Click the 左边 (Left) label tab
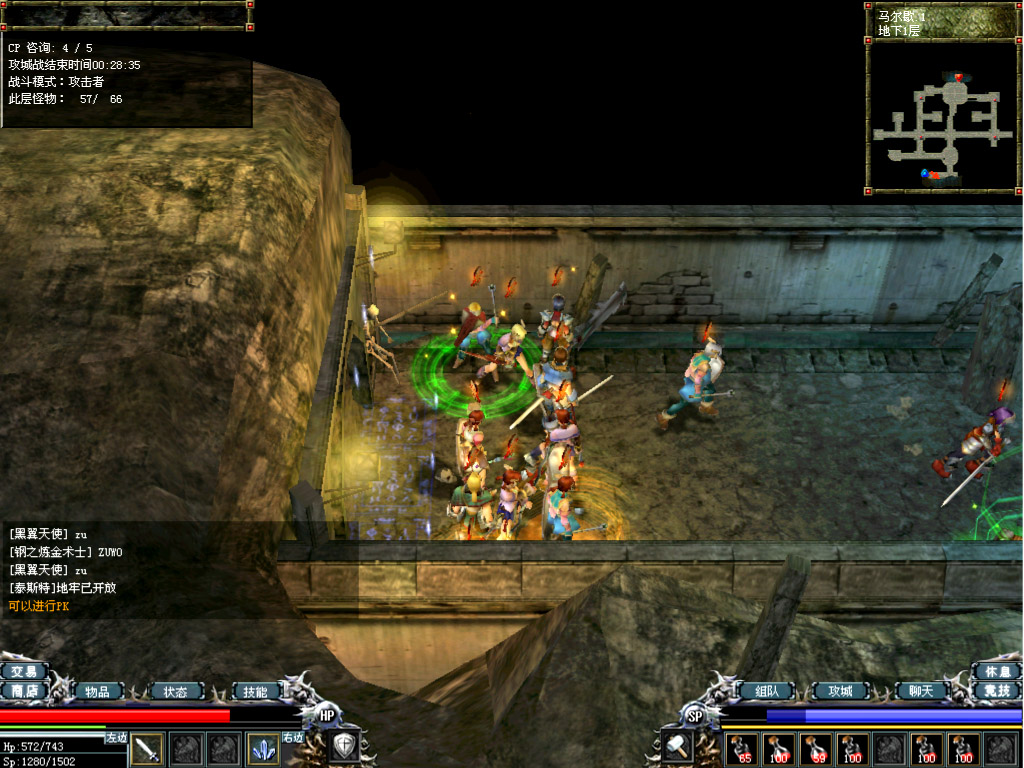The image size is (1024, 768). pos(117,738)
